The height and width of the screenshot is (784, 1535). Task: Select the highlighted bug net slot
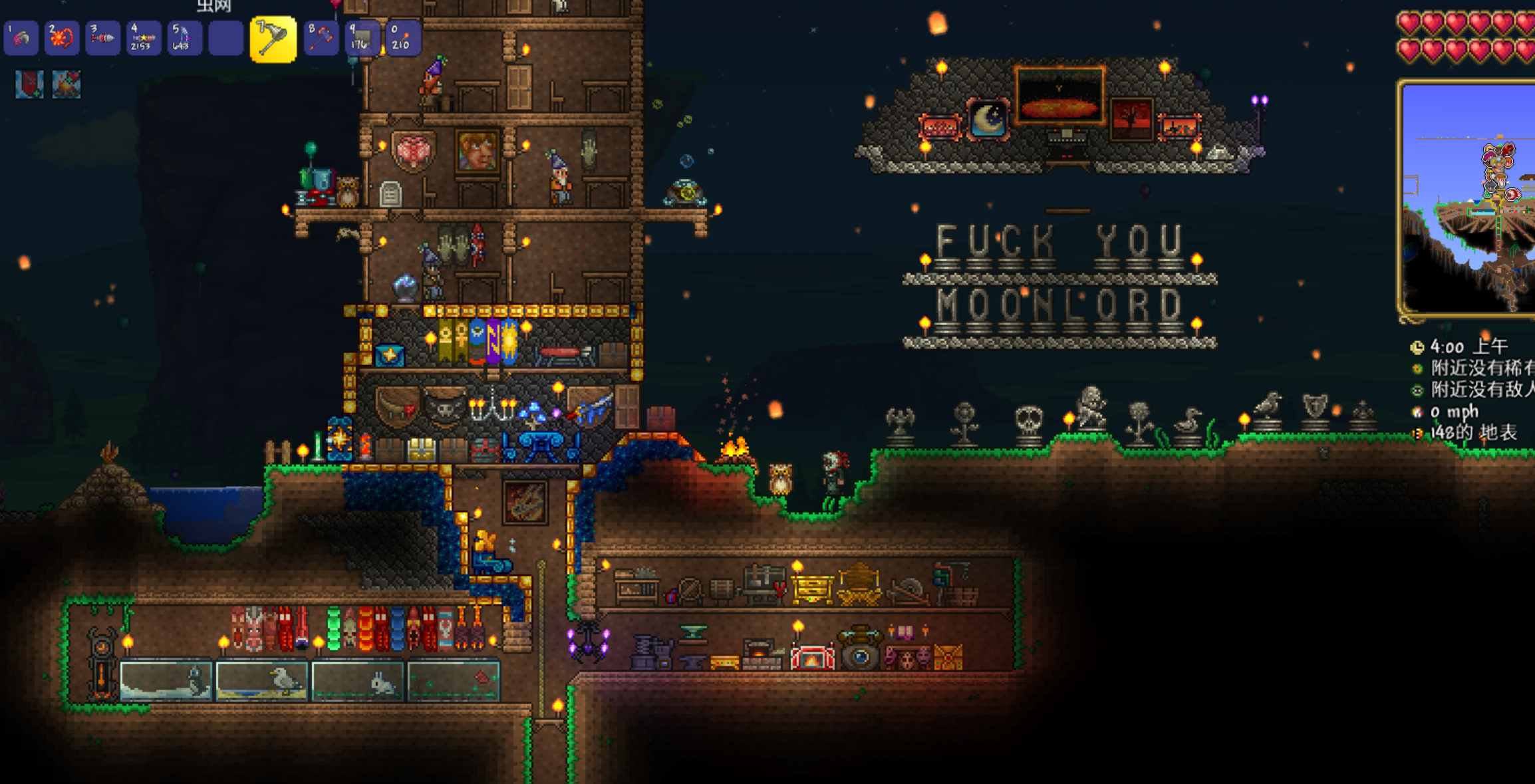point(273,39)
